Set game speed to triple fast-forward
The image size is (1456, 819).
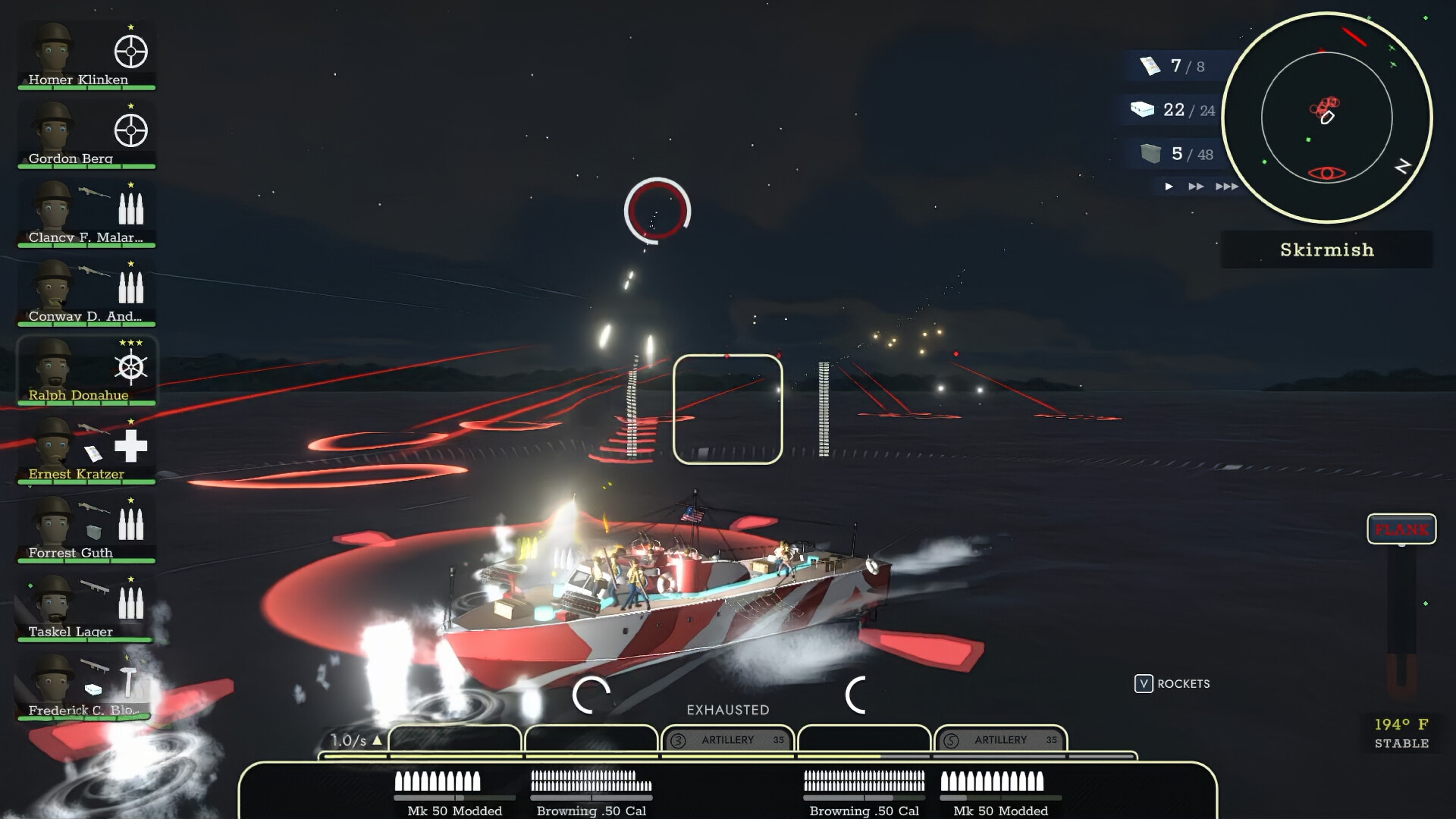tap(1227, 187)
